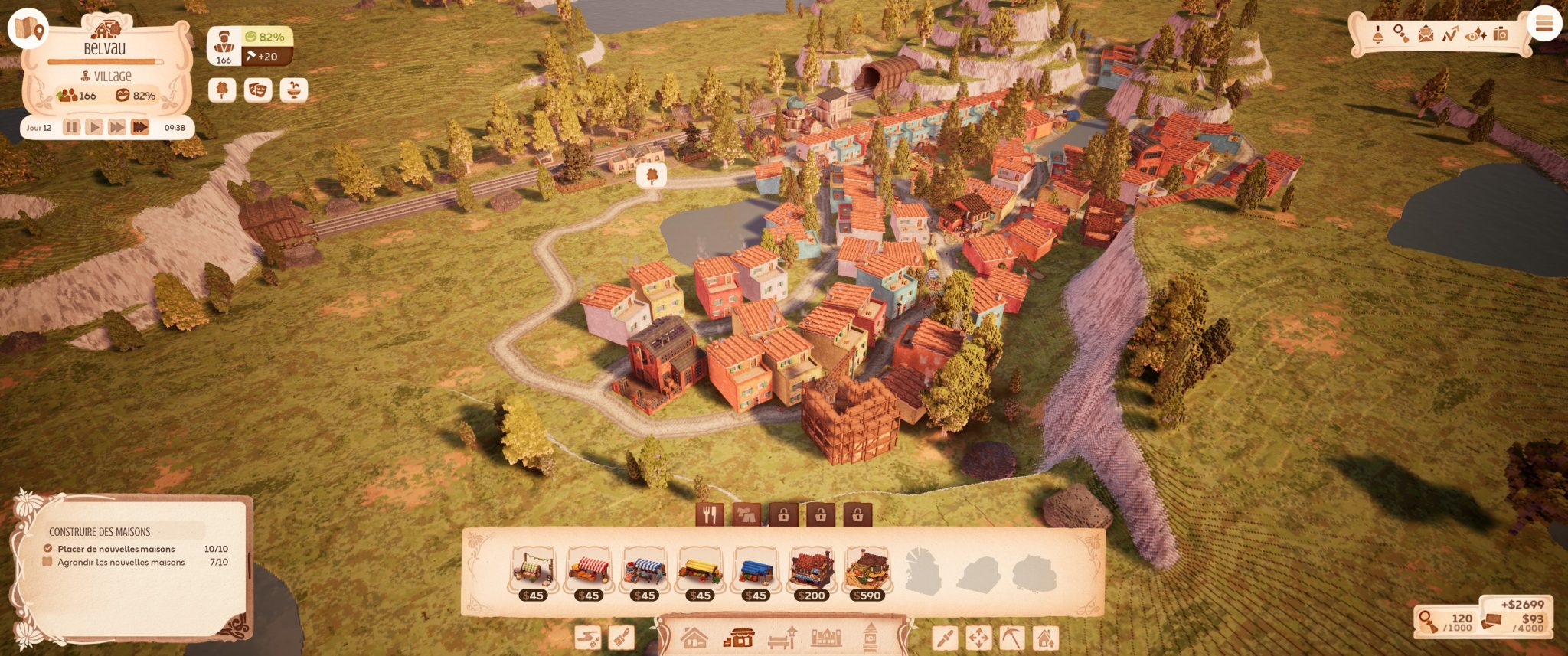Open the clock tower build category
This screenshot has width=1568, height=656.
pos(870,637)
